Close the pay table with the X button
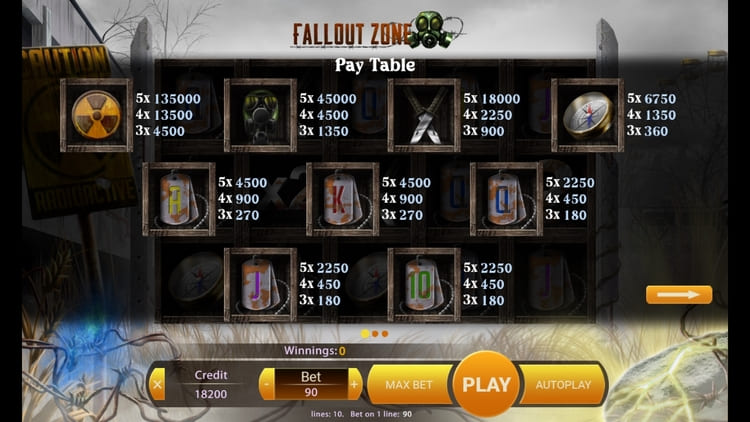The image size is (750, 422). click(x=157, y=384)
